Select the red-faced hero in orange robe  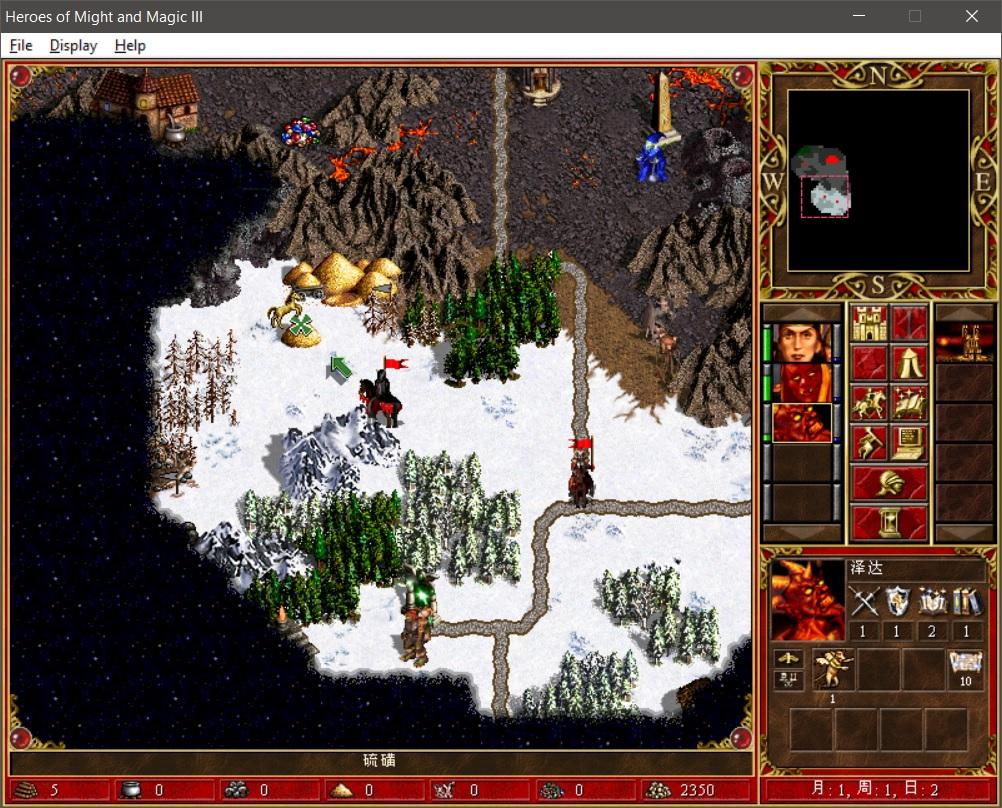803,383
